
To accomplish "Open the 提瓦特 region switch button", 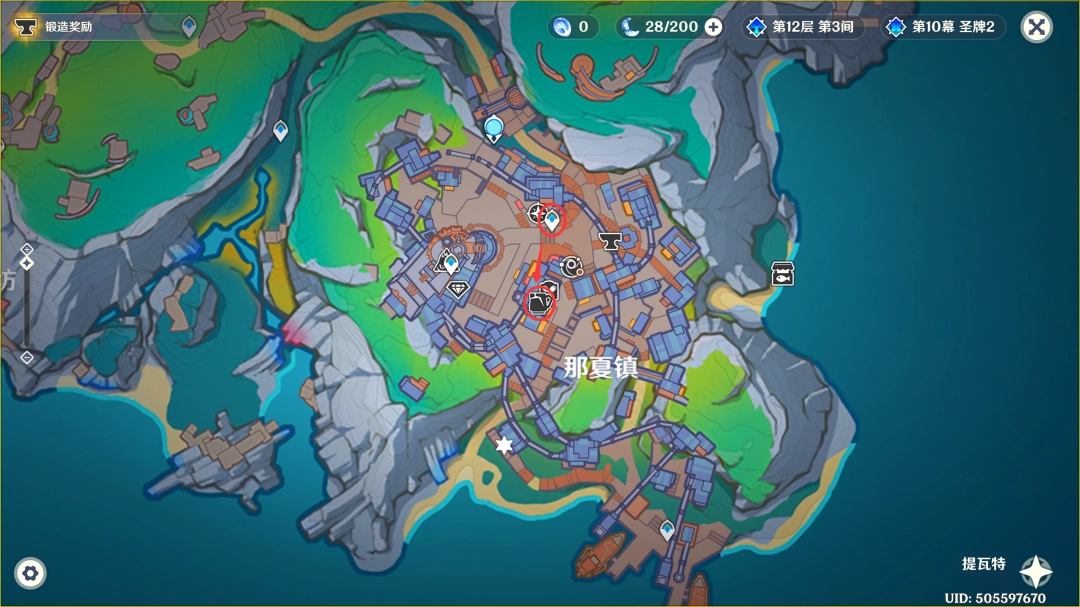I will 1035,571.
